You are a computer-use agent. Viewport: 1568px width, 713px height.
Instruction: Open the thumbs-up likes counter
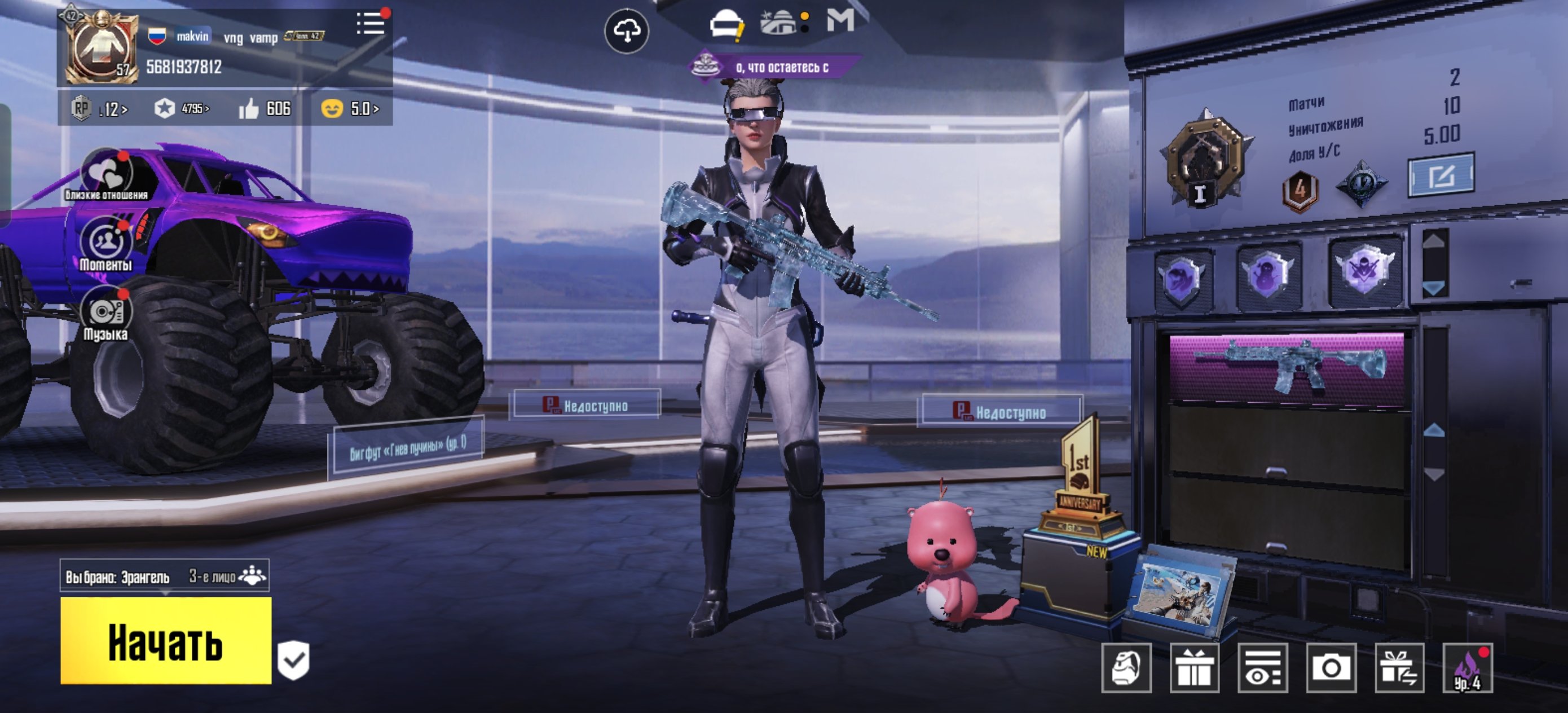(x=264, y=109)
